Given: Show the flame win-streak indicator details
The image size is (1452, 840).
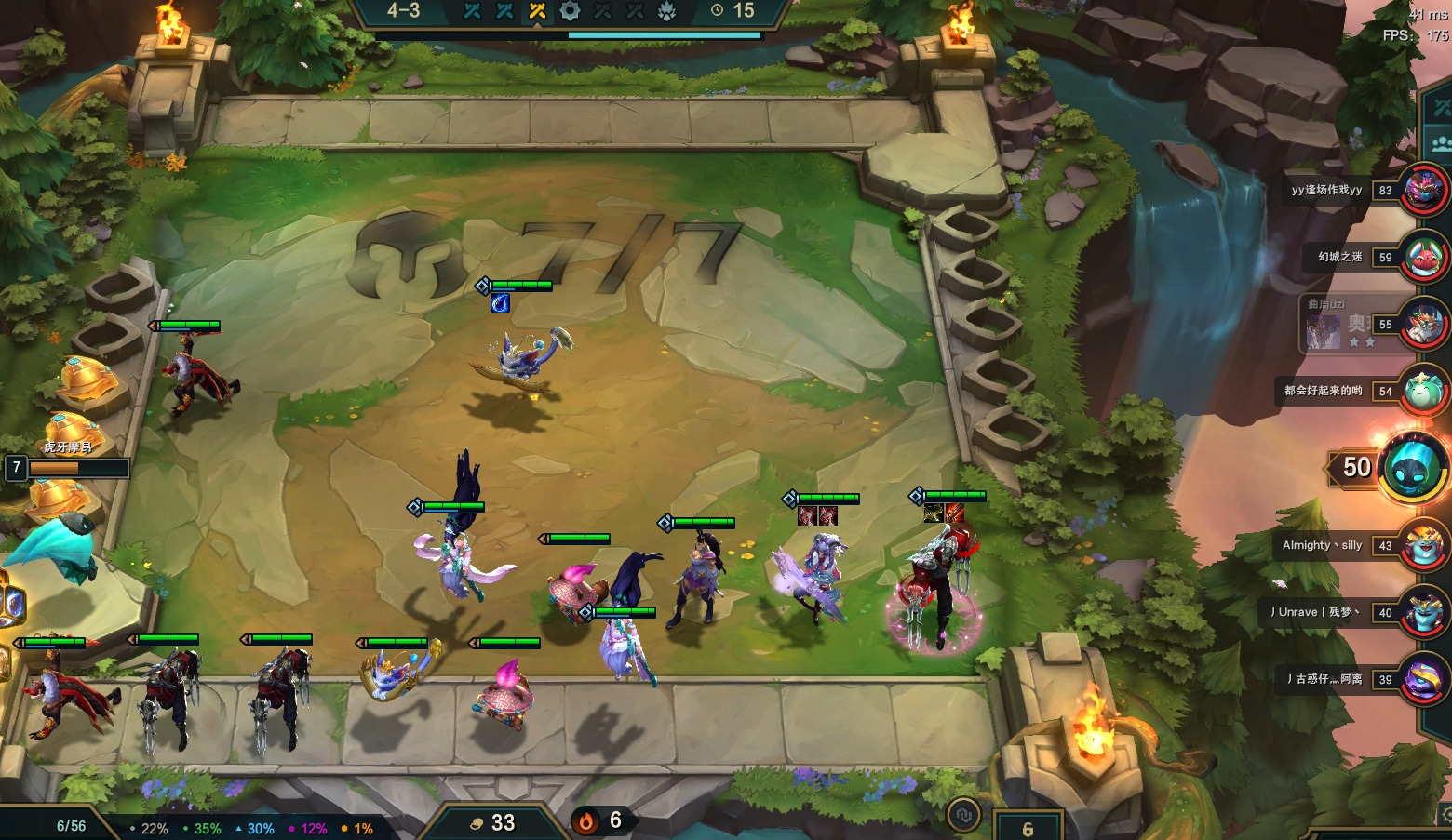Looking at the screenshot, I should tap(586, 821).
